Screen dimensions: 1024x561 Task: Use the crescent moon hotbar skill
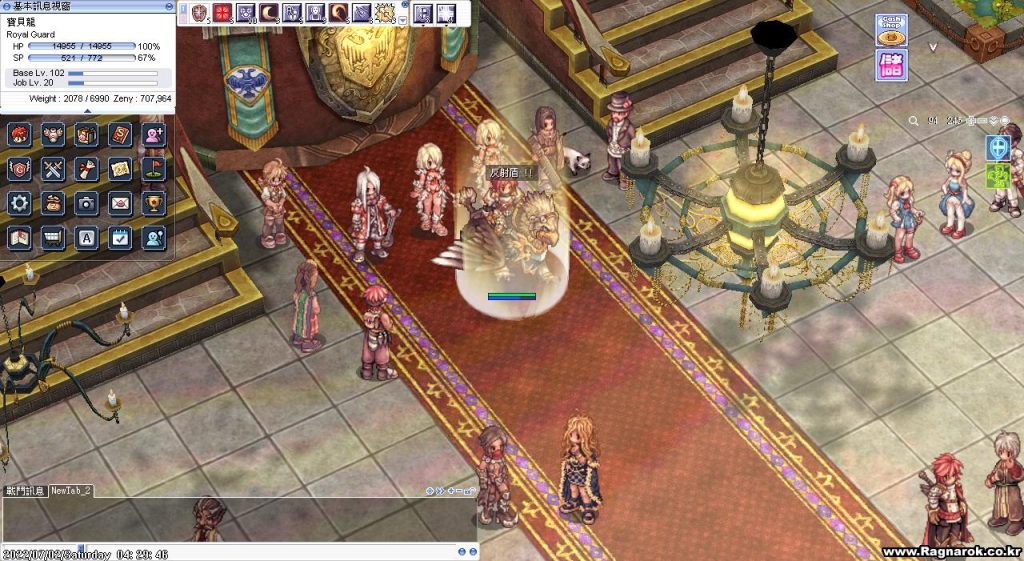click(x=268, y=14)
